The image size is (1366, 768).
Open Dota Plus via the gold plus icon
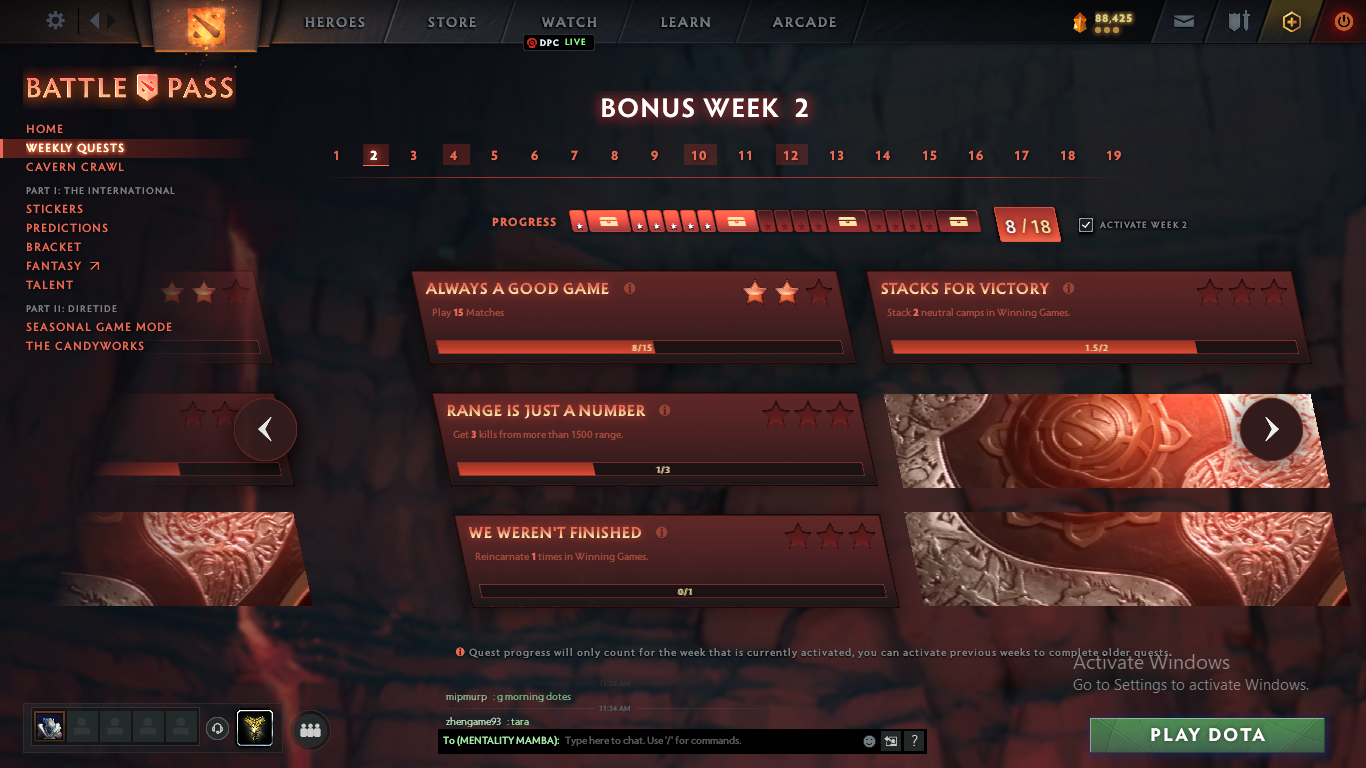click(x=1290, y=21)
